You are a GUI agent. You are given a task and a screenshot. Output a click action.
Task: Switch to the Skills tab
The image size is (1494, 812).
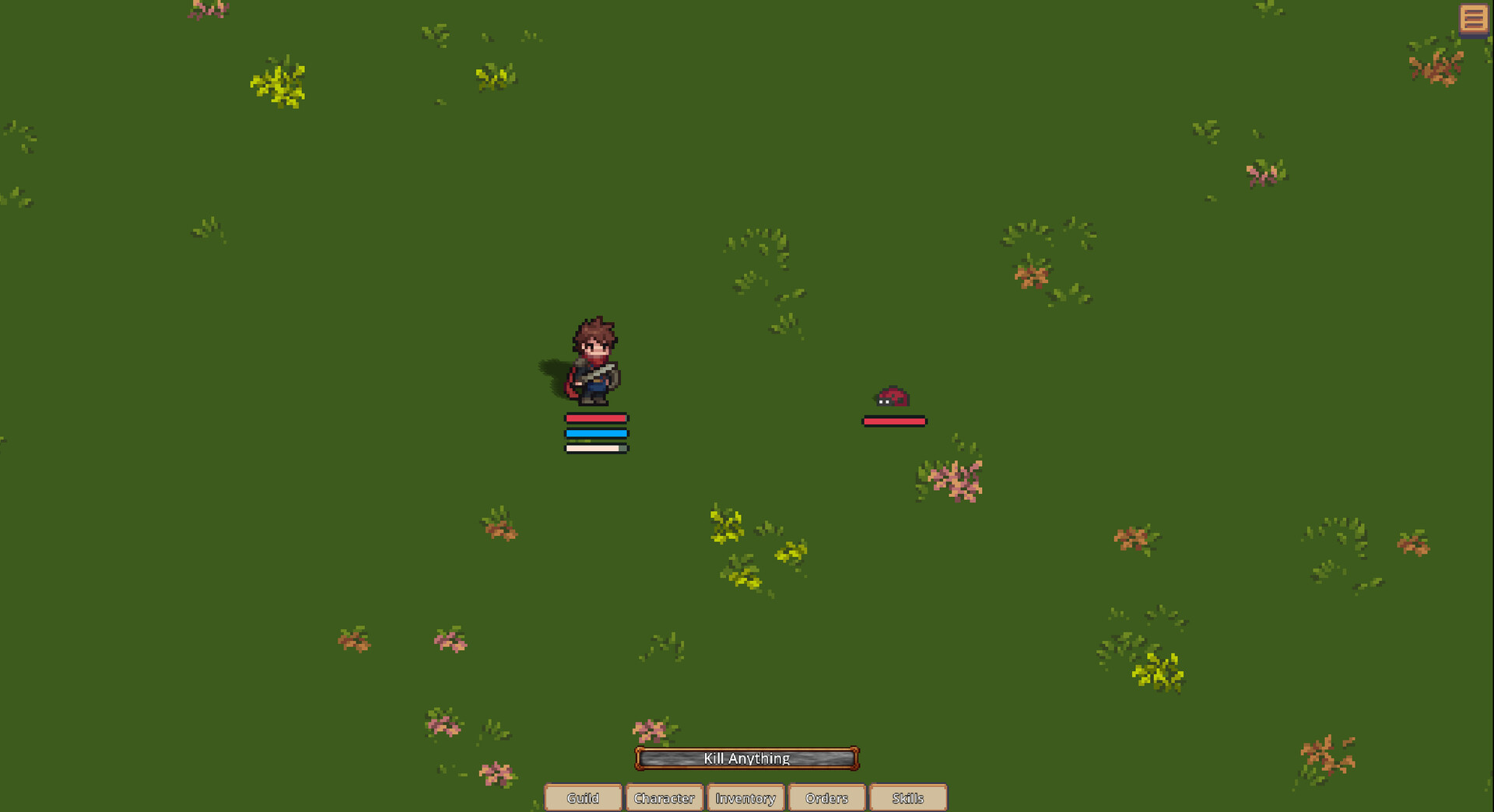[908, 798]
